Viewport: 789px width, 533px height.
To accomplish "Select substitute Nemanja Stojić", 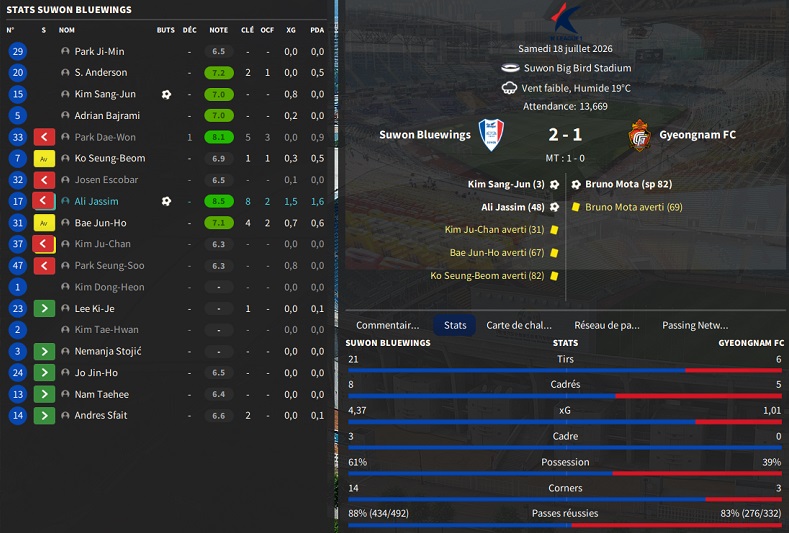I will click(x=108, y=351).
